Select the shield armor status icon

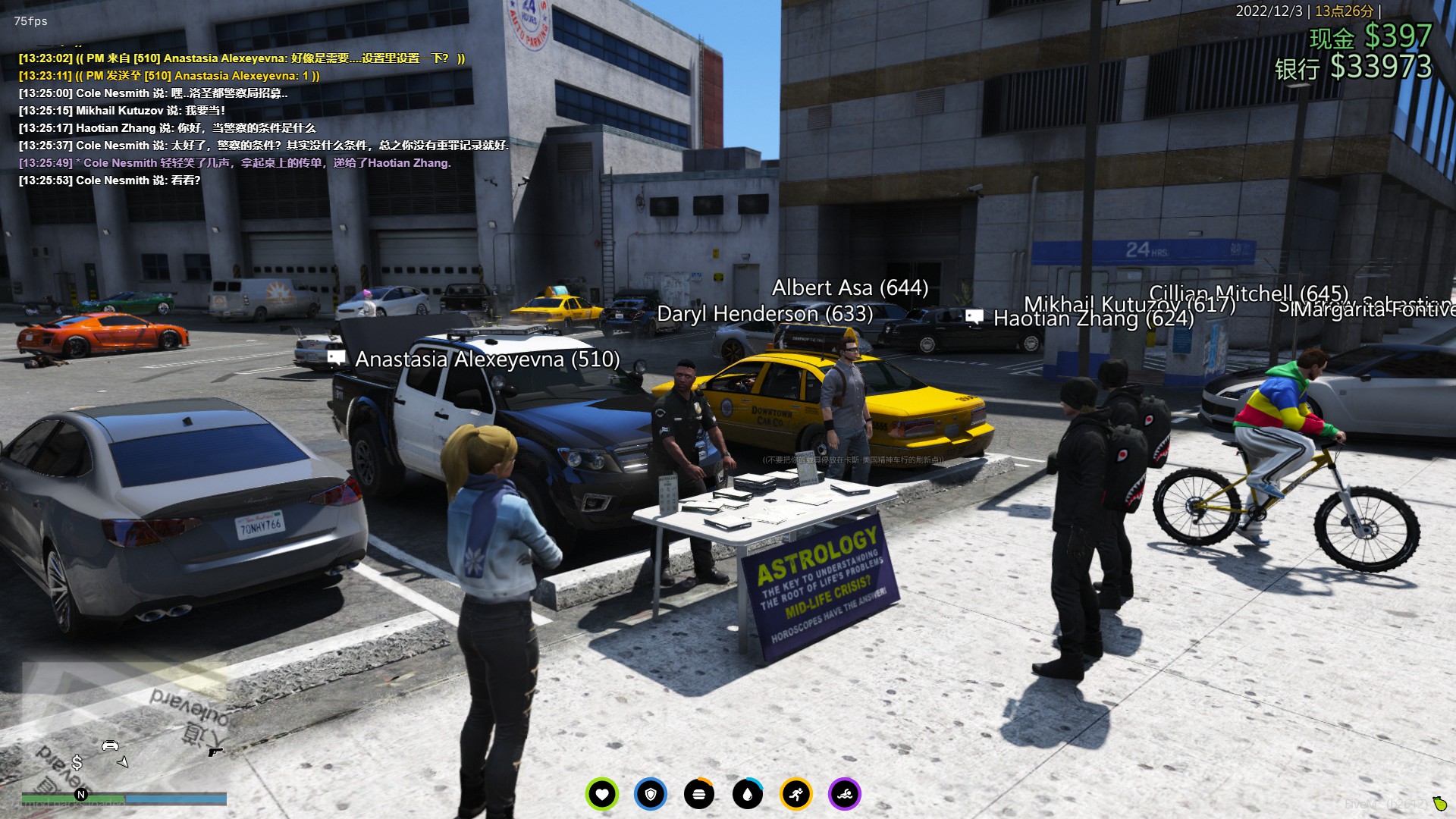(x=651, y=795)
